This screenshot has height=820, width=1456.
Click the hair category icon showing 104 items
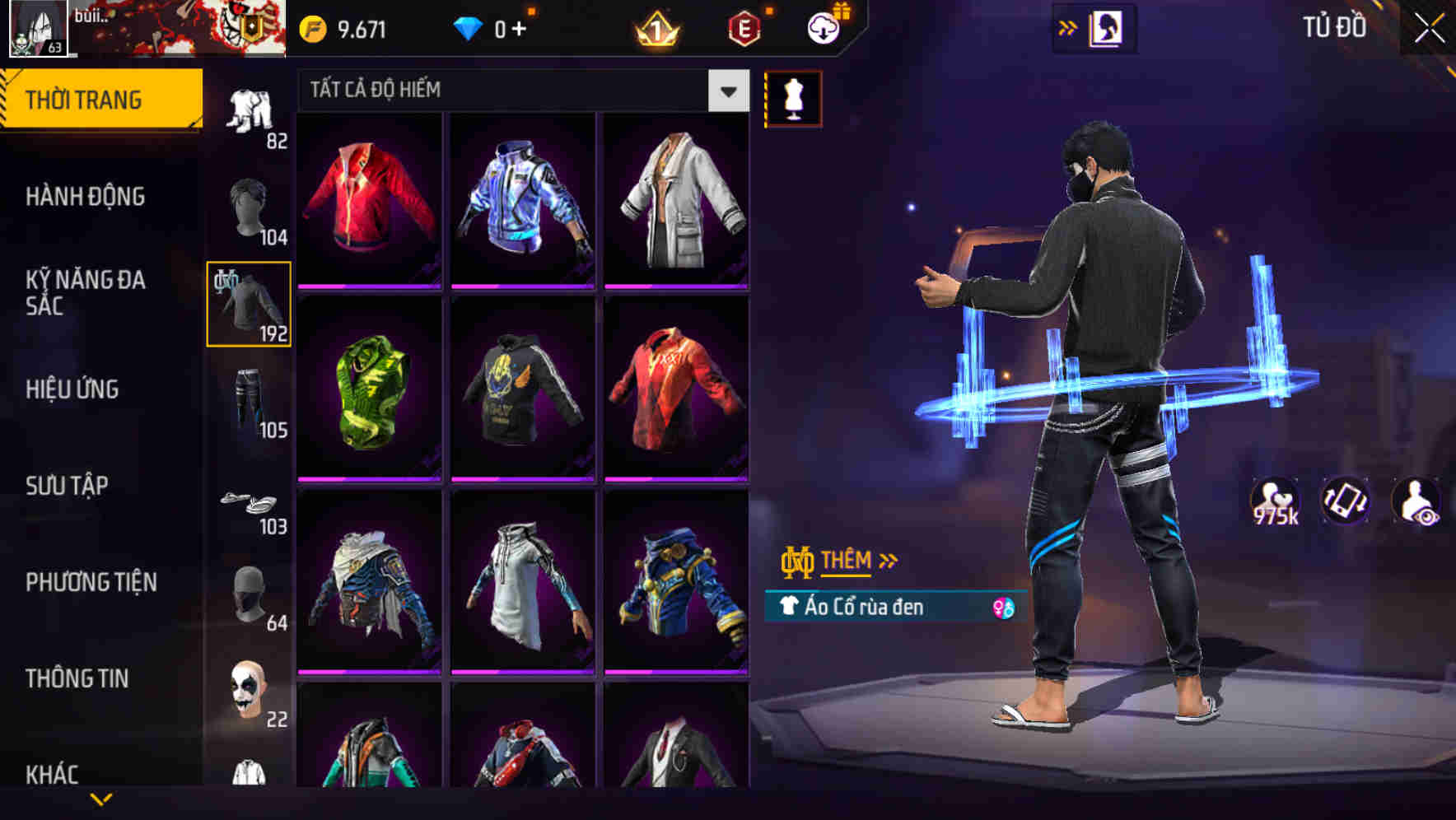coord(249,206)
